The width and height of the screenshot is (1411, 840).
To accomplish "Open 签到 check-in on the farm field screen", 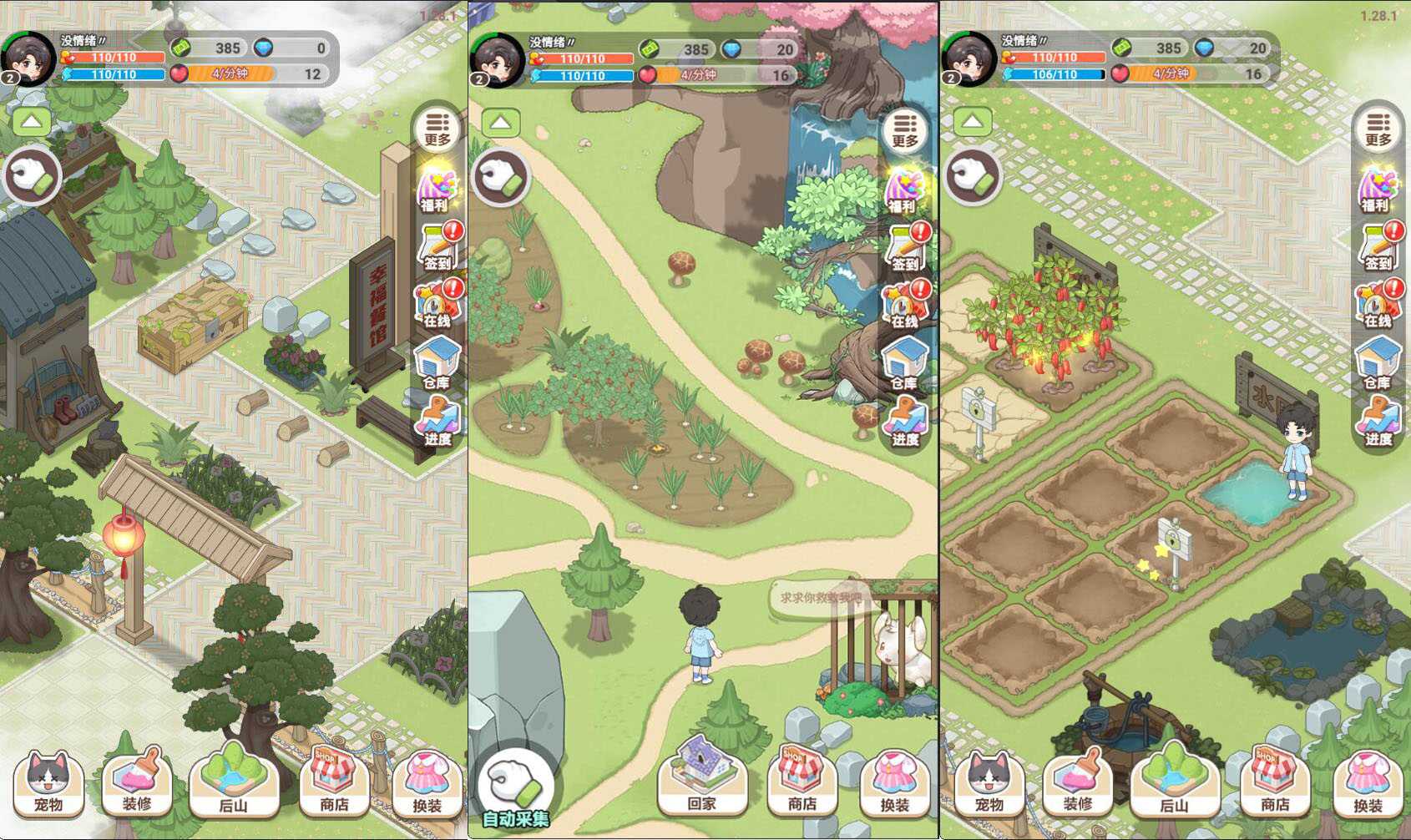I will pos(1378,248).
